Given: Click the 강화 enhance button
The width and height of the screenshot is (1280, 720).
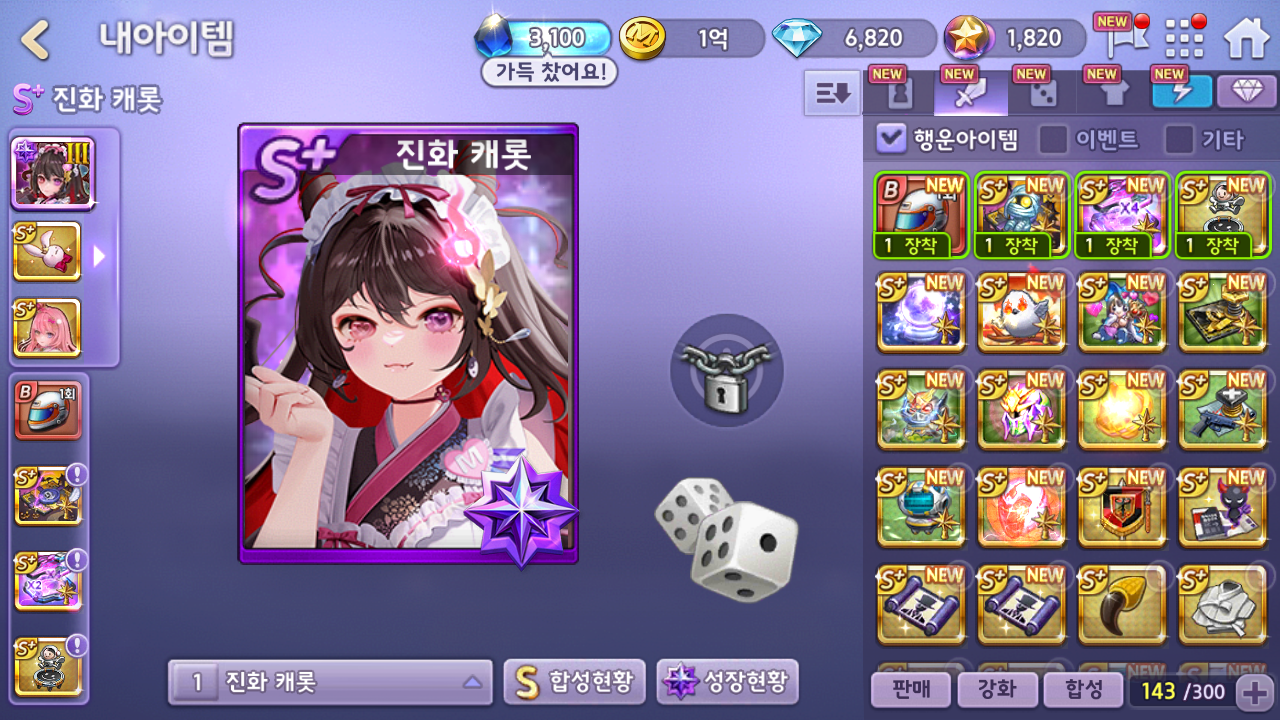Looking at the screenshot, I should pos(996,689).
